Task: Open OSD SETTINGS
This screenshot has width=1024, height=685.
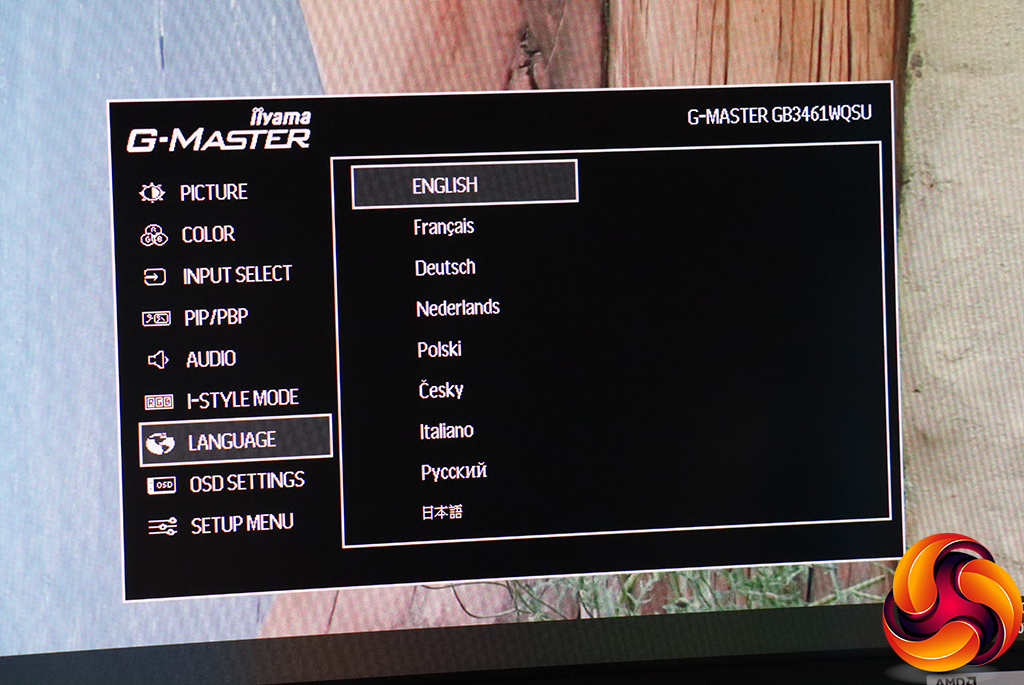Action: (246, 482)
